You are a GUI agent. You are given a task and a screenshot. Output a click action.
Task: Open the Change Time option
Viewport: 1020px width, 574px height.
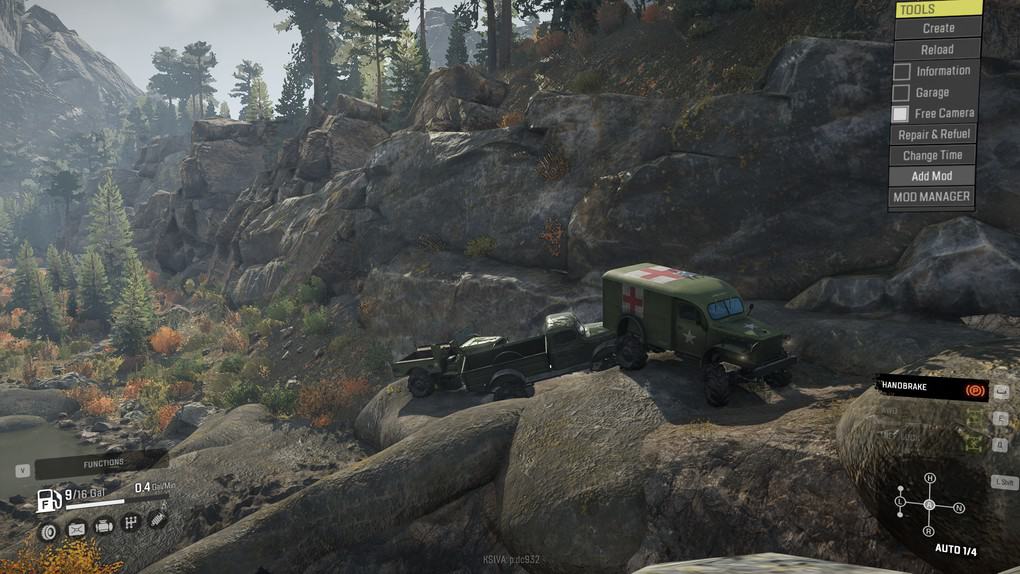point(933,155)
